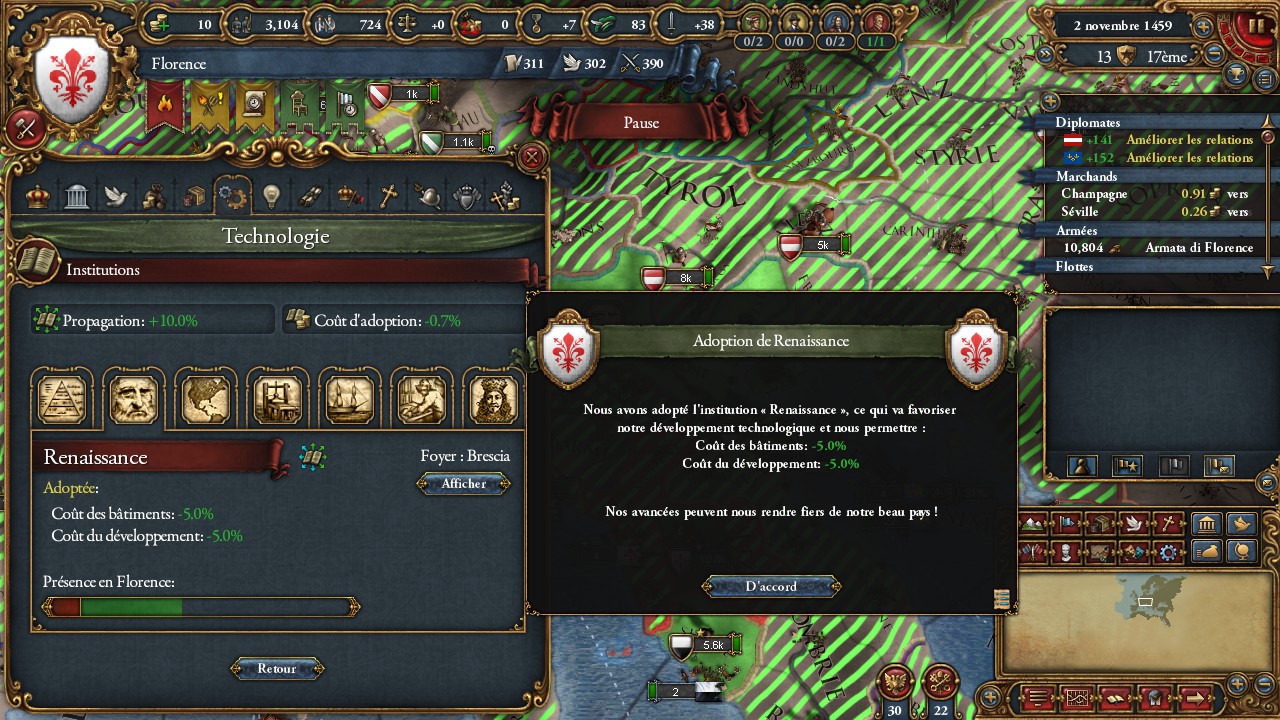
Task: Select the Feudalism pyramid institution tab
Action: coord(62,399)
